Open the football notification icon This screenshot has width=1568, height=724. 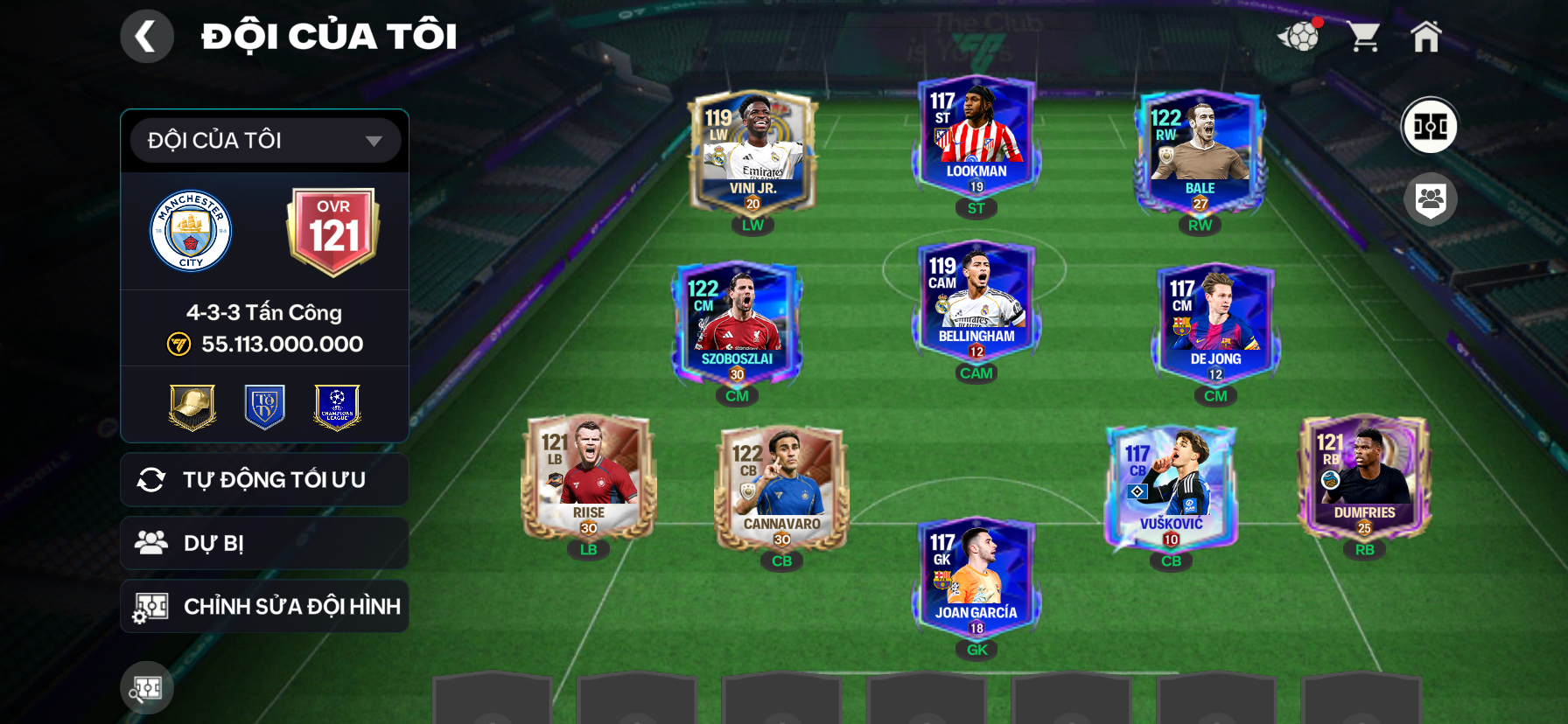[1299, 37]
